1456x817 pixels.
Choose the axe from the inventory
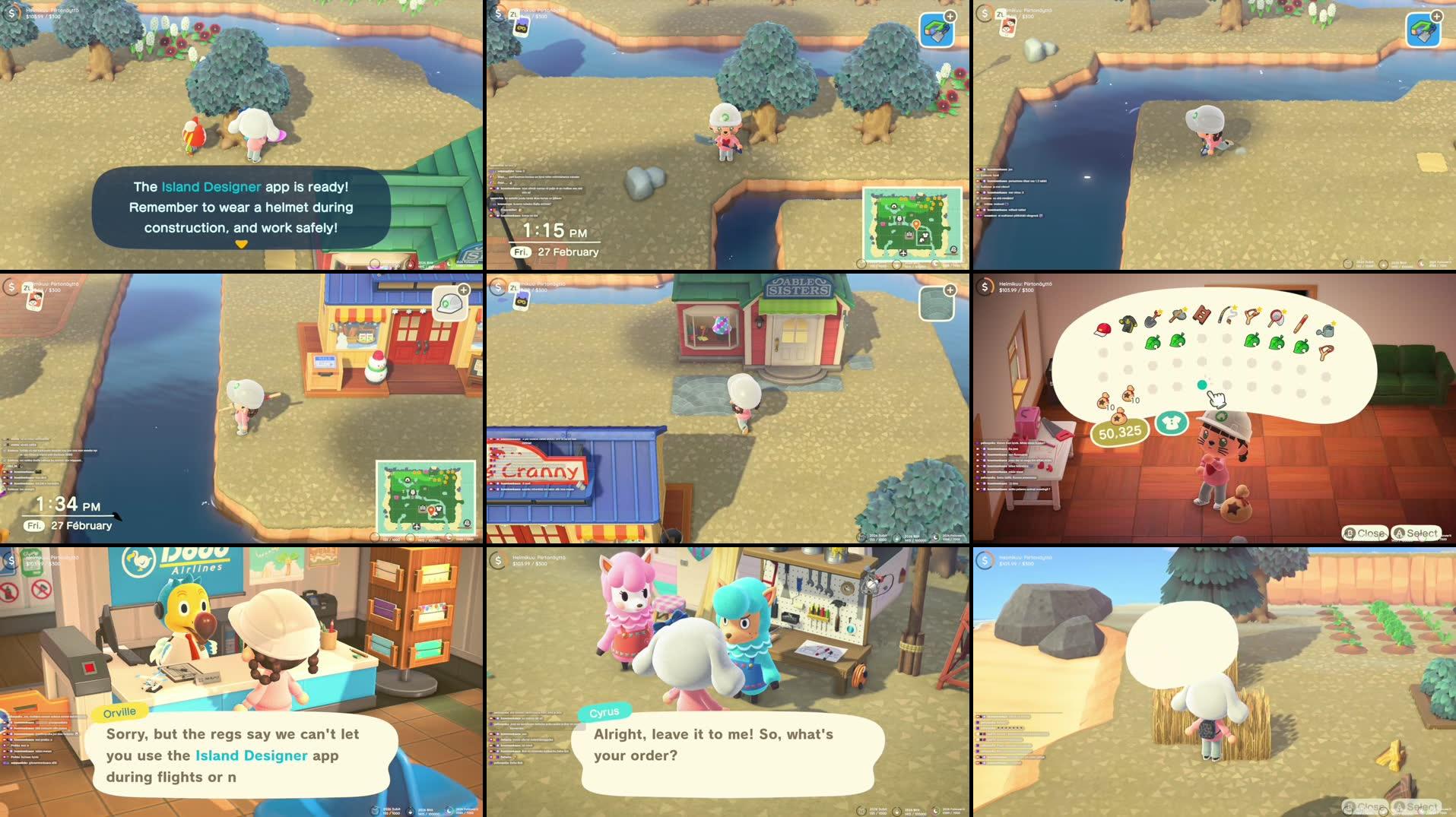[1178, 314]
